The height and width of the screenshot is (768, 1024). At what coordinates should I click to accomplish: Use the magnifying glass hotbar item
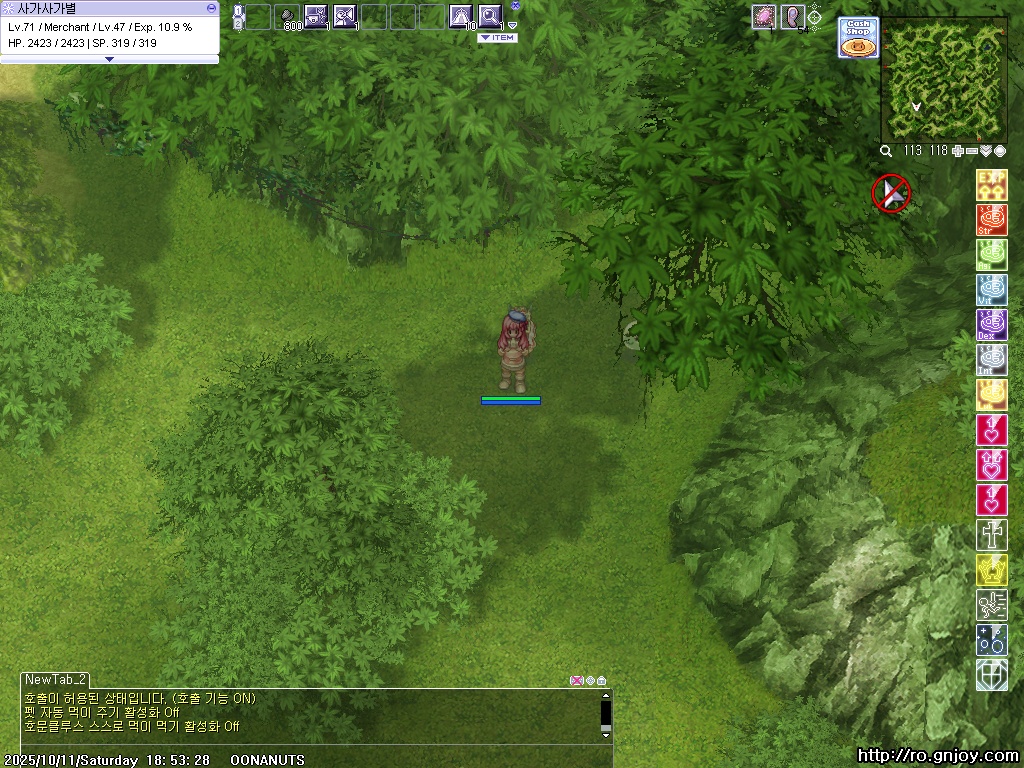point(489,16)
